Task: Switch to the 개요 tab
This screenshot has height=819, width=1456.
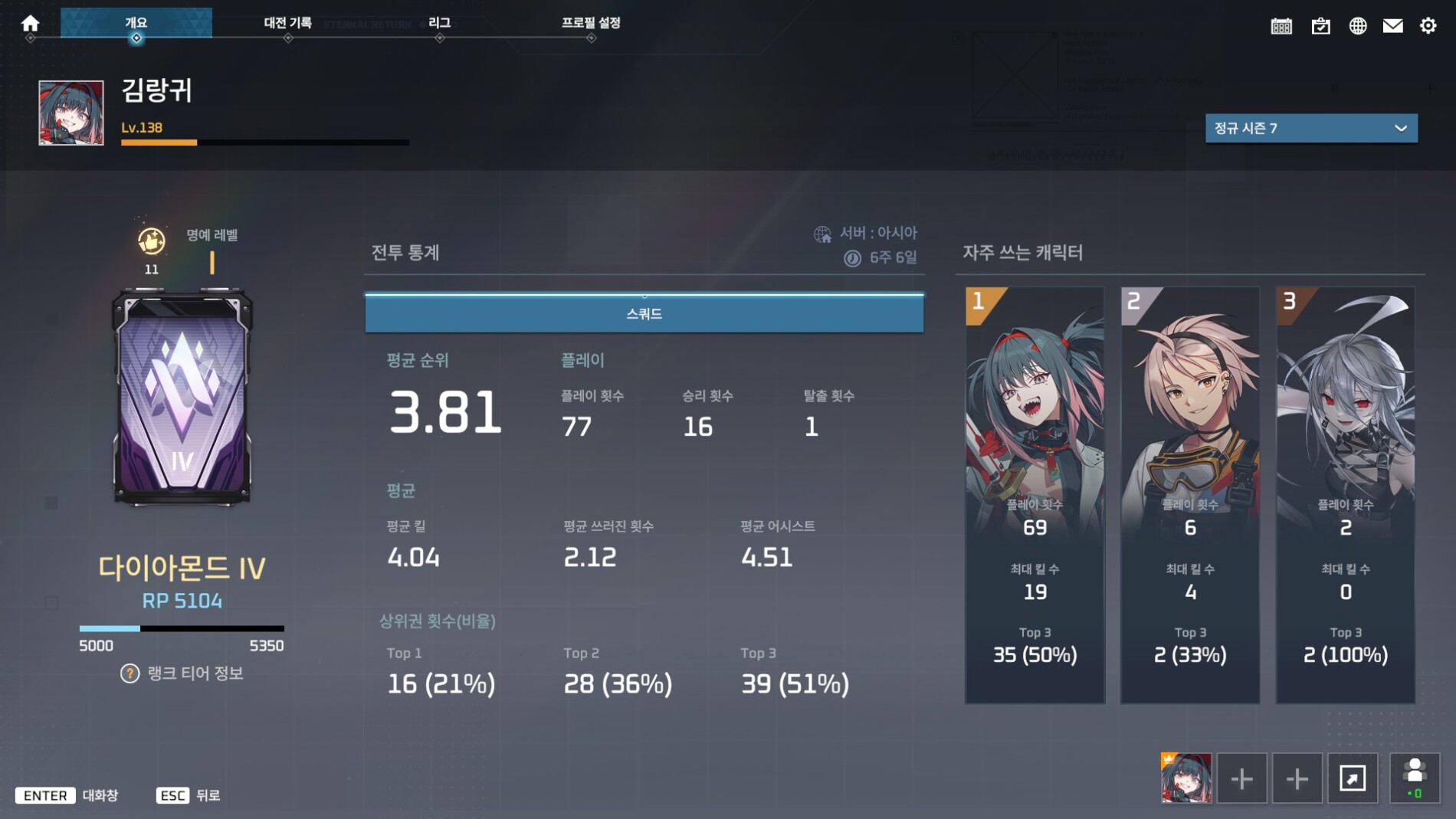Action: click(x=136, y=23)
